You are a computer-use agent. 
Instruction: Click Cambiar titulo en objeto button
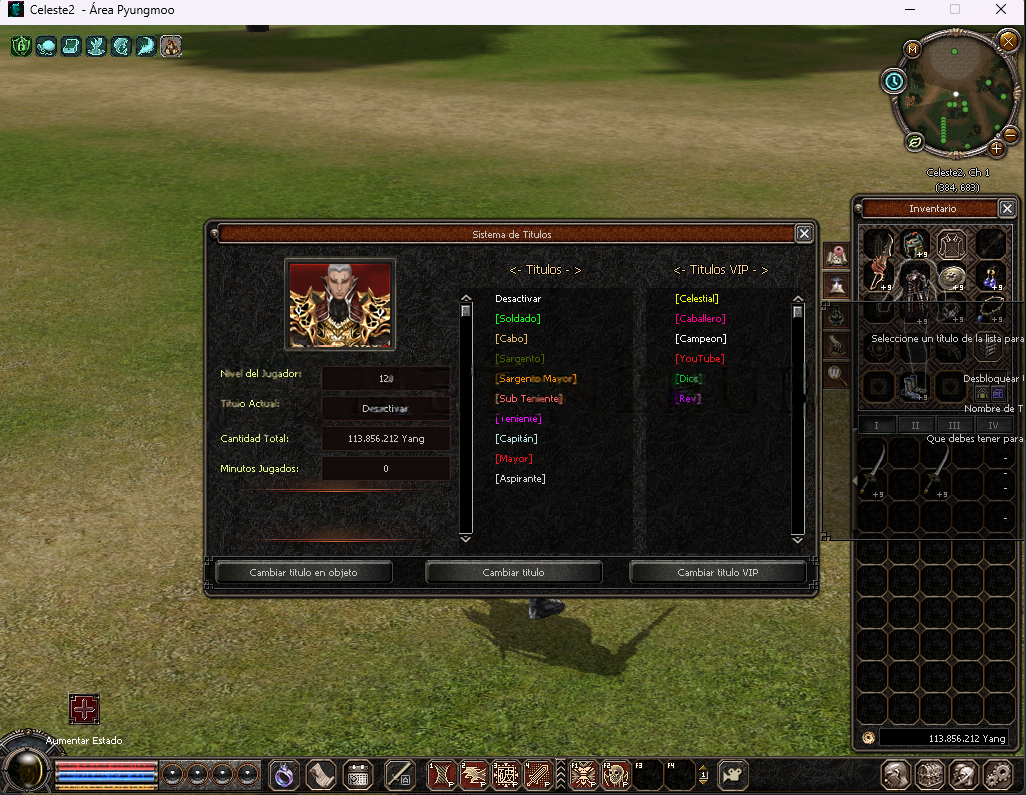click(303, 573)
